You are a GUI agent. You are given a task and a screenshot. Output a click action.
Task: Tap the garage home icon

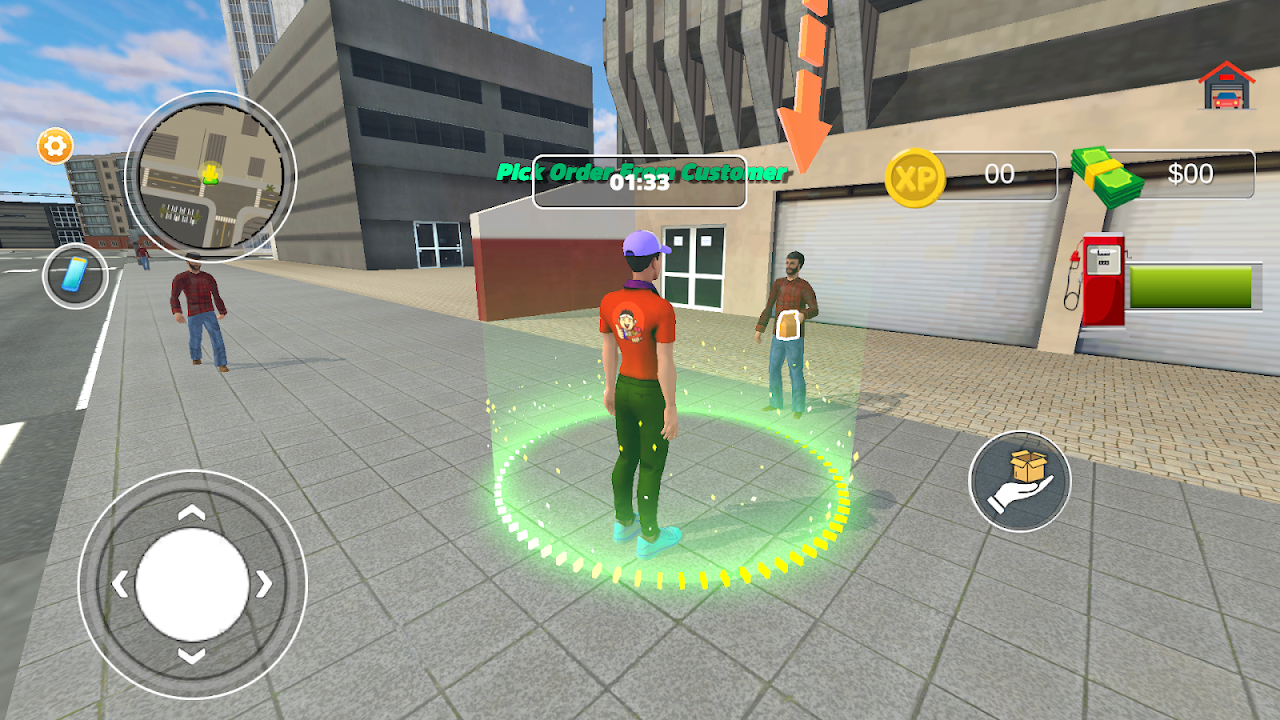[x=1226, y=86]
